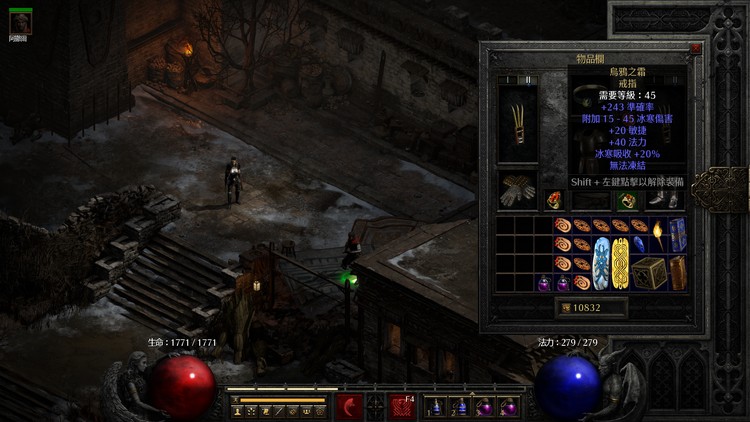Screen dimensions: 750x422
Task: Use the purple potion in belt slot 4
Action: pos(508,407)
